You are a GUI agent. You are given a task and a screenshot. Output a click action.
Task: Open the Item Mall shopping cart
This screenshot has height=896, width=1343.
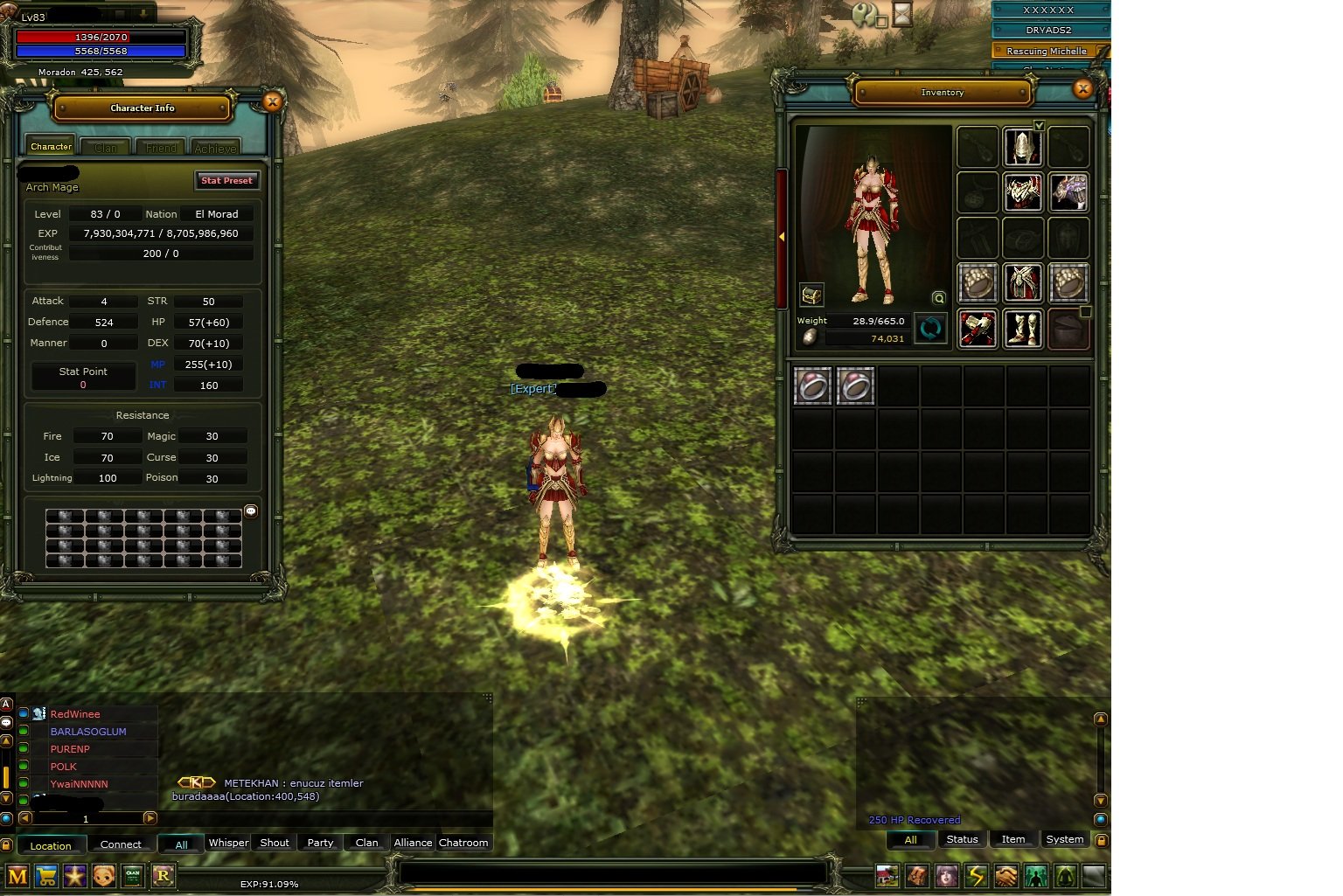[x=45, y=876]
